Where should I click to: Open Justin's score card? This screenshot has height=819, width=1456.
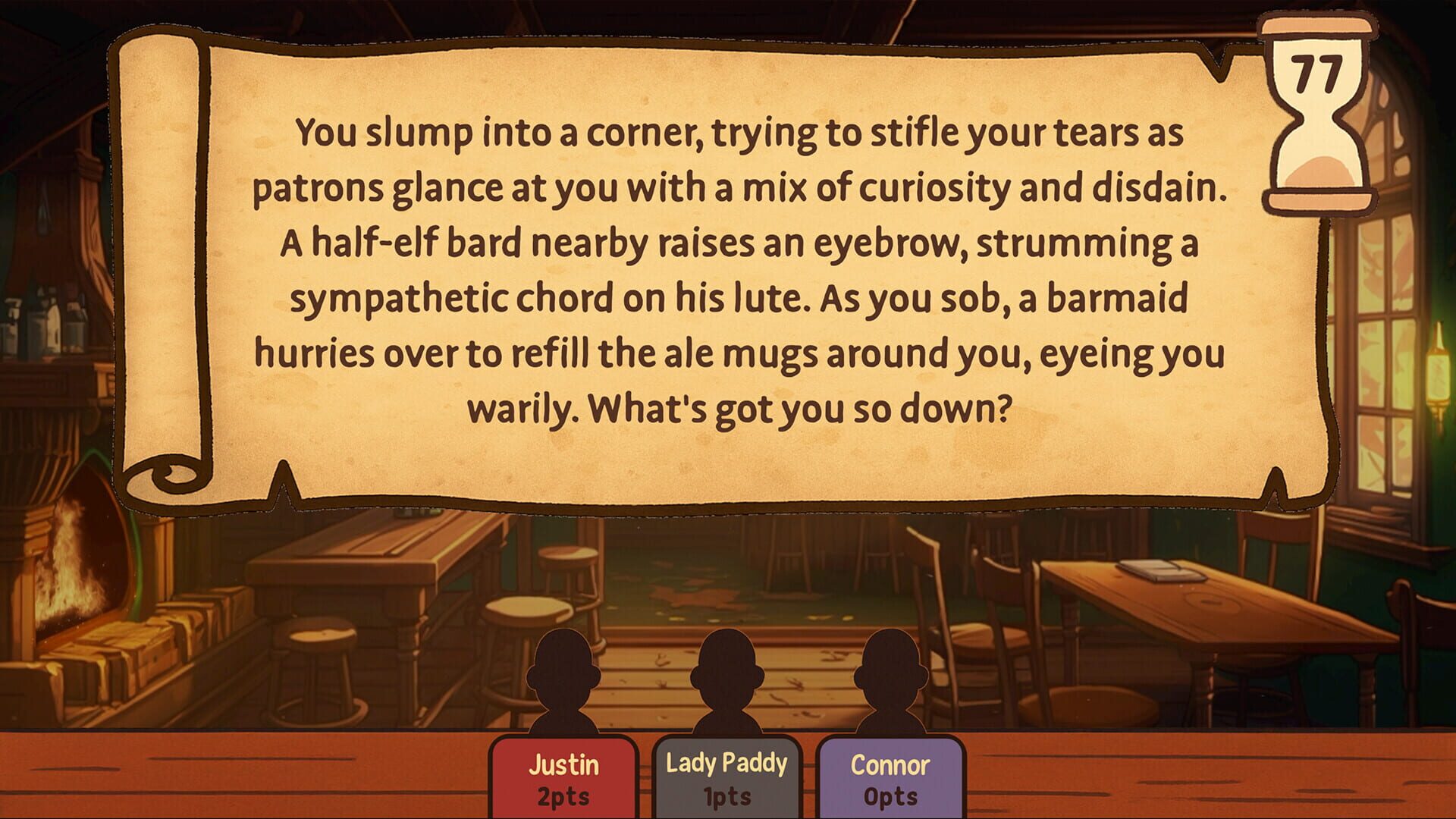(563, 777)
